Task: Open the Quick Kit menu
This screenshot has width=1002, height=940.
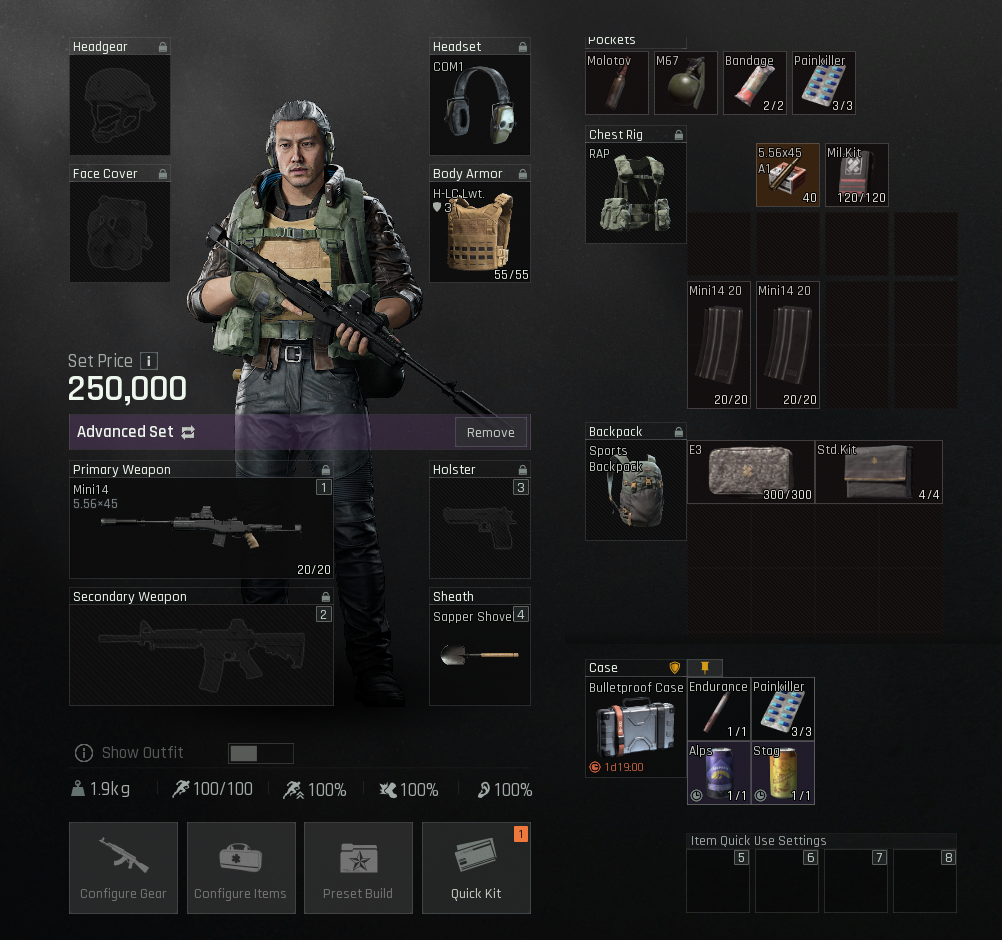Action: (476, 867)
